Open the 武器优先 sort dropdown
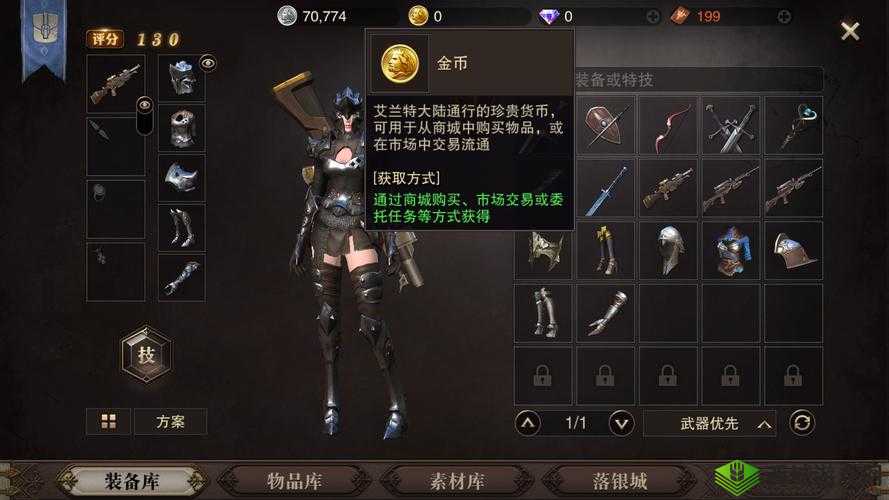The image size is (889, 500). pos(709,423)
